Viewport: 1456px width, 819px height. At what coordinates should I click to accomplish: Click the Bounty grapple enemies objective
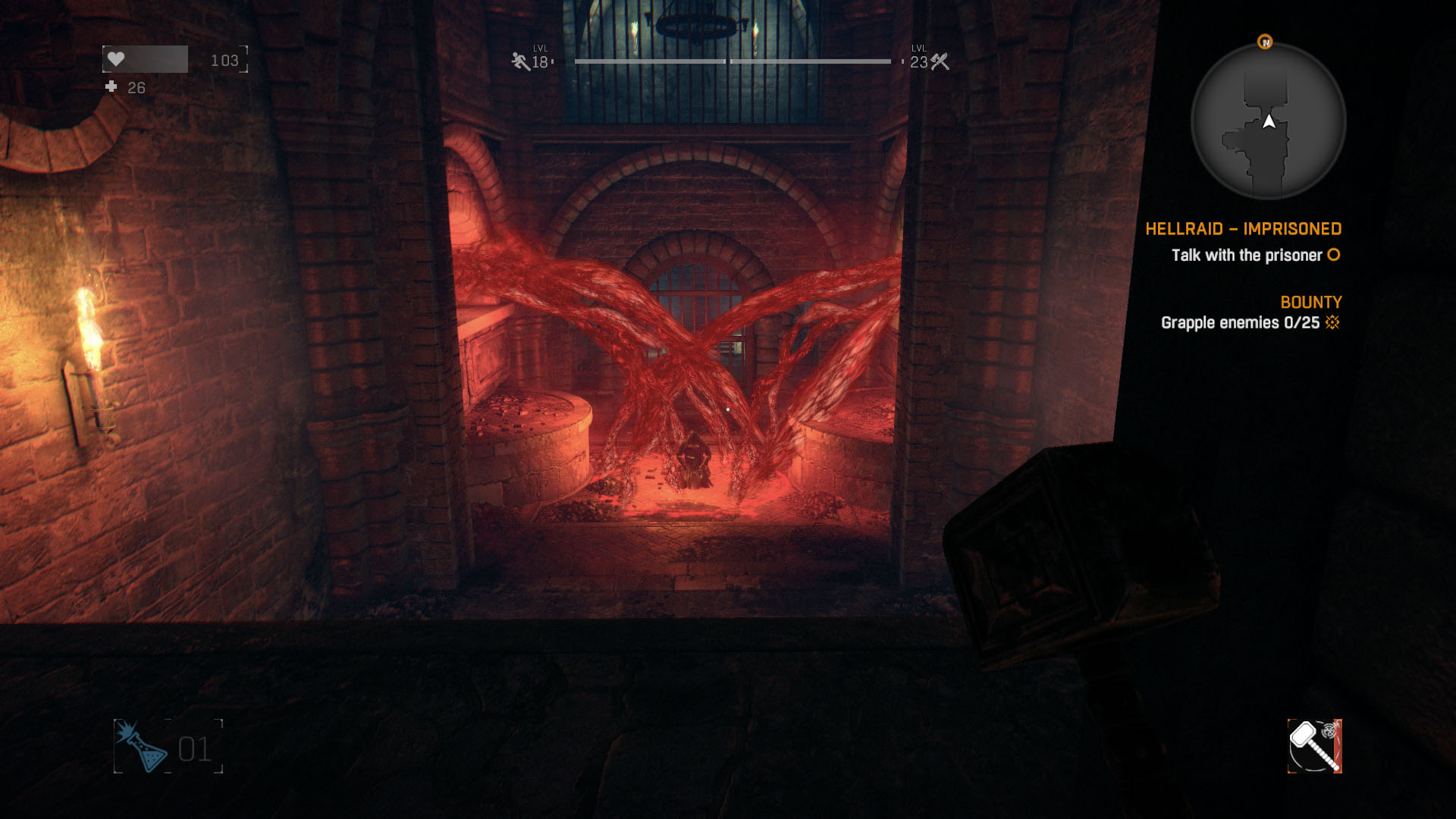click(1240, 323)
